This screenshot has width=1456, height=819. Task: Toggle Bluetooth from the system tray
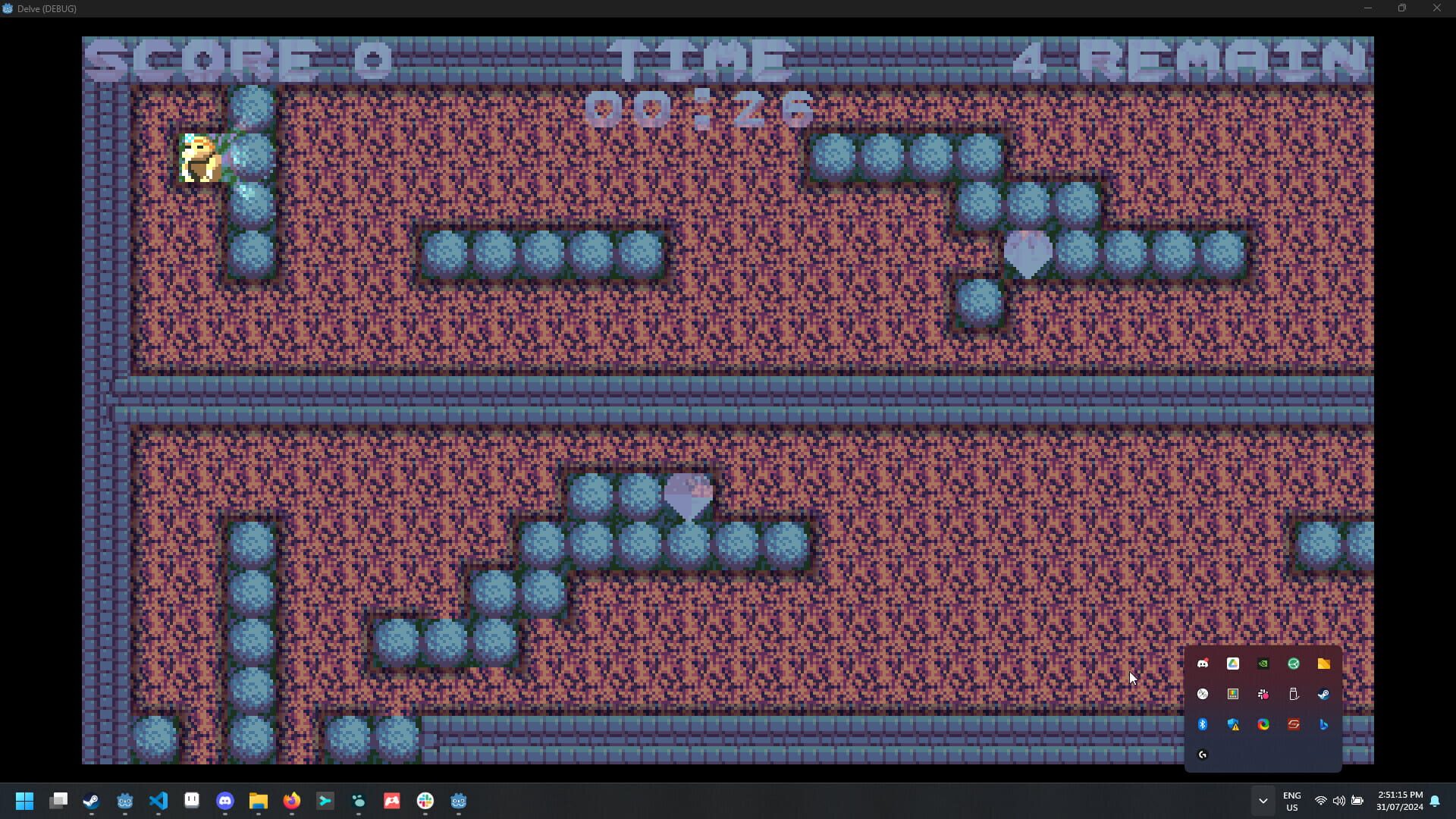pyautogui.click(x=1203, y=724)
